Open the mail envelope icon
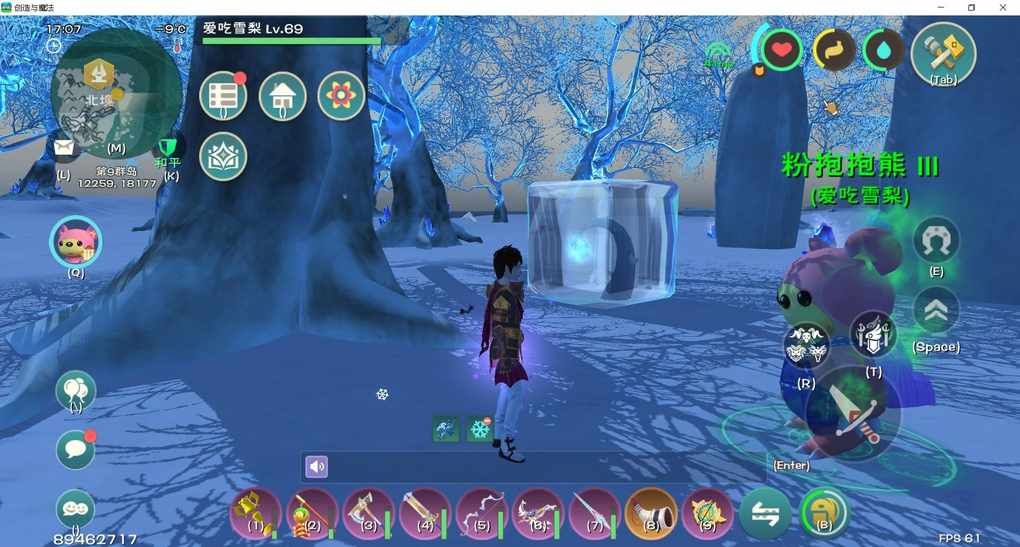 [64, 148]
